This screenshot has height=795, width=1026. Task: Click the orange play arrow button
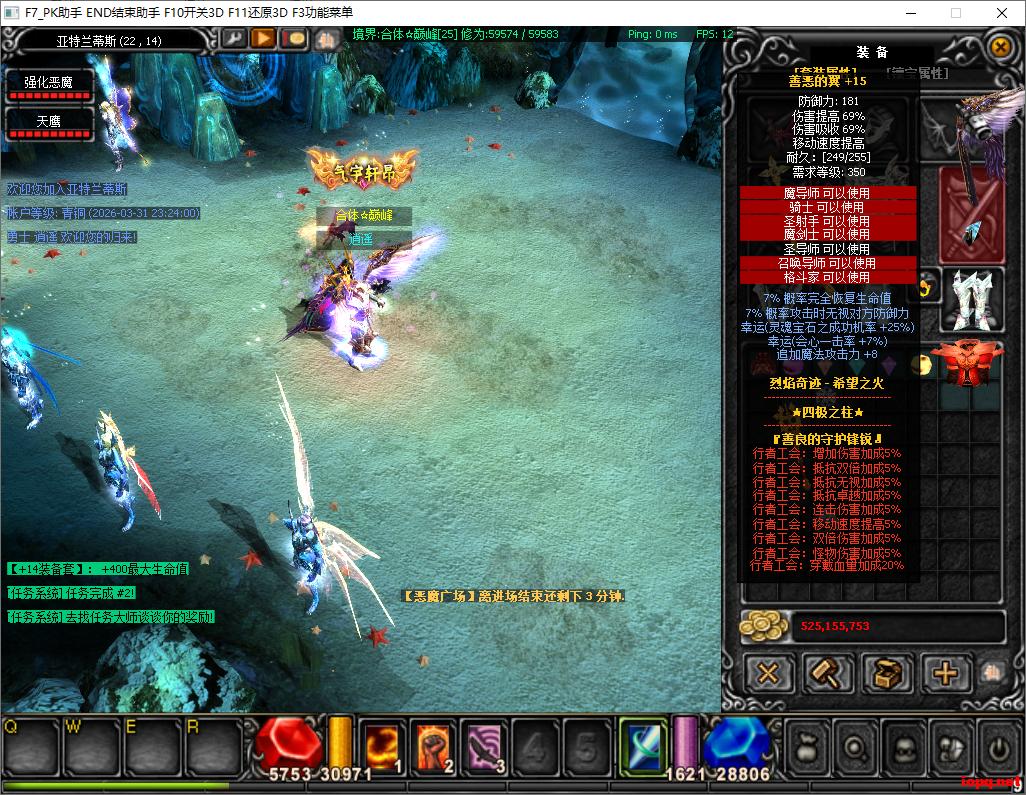point(263,39)
